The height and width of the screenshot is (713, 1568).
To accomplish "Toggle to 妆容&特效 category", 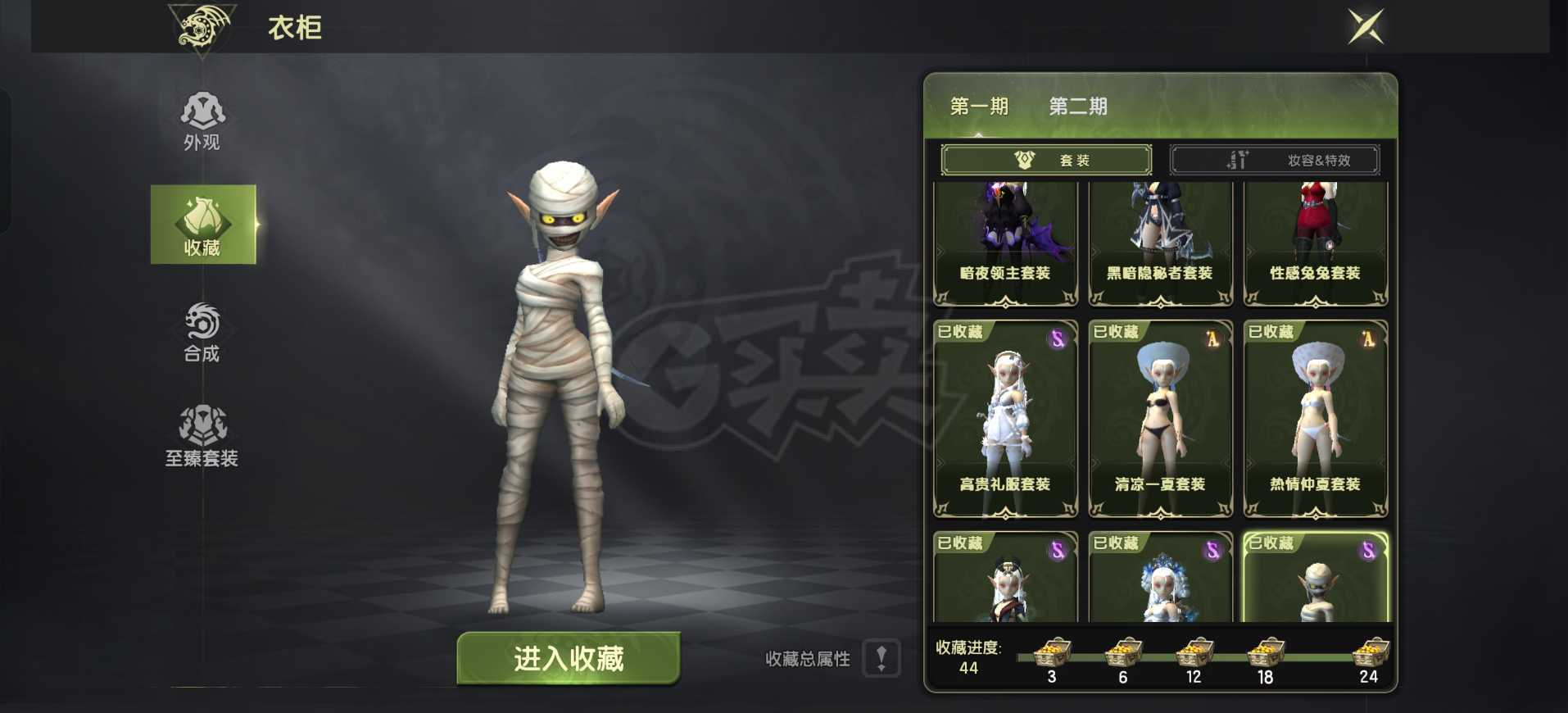I will point(1275,159).
